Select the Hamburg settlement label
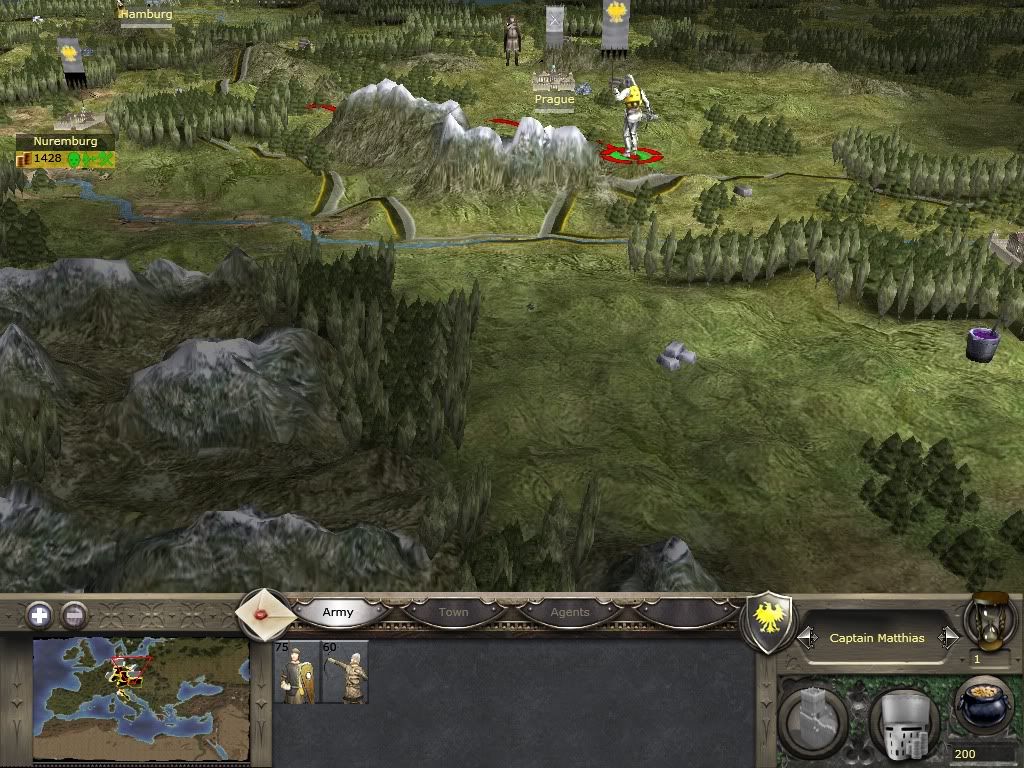This screenshot has width=1024, height=768. tap(146, 15)
